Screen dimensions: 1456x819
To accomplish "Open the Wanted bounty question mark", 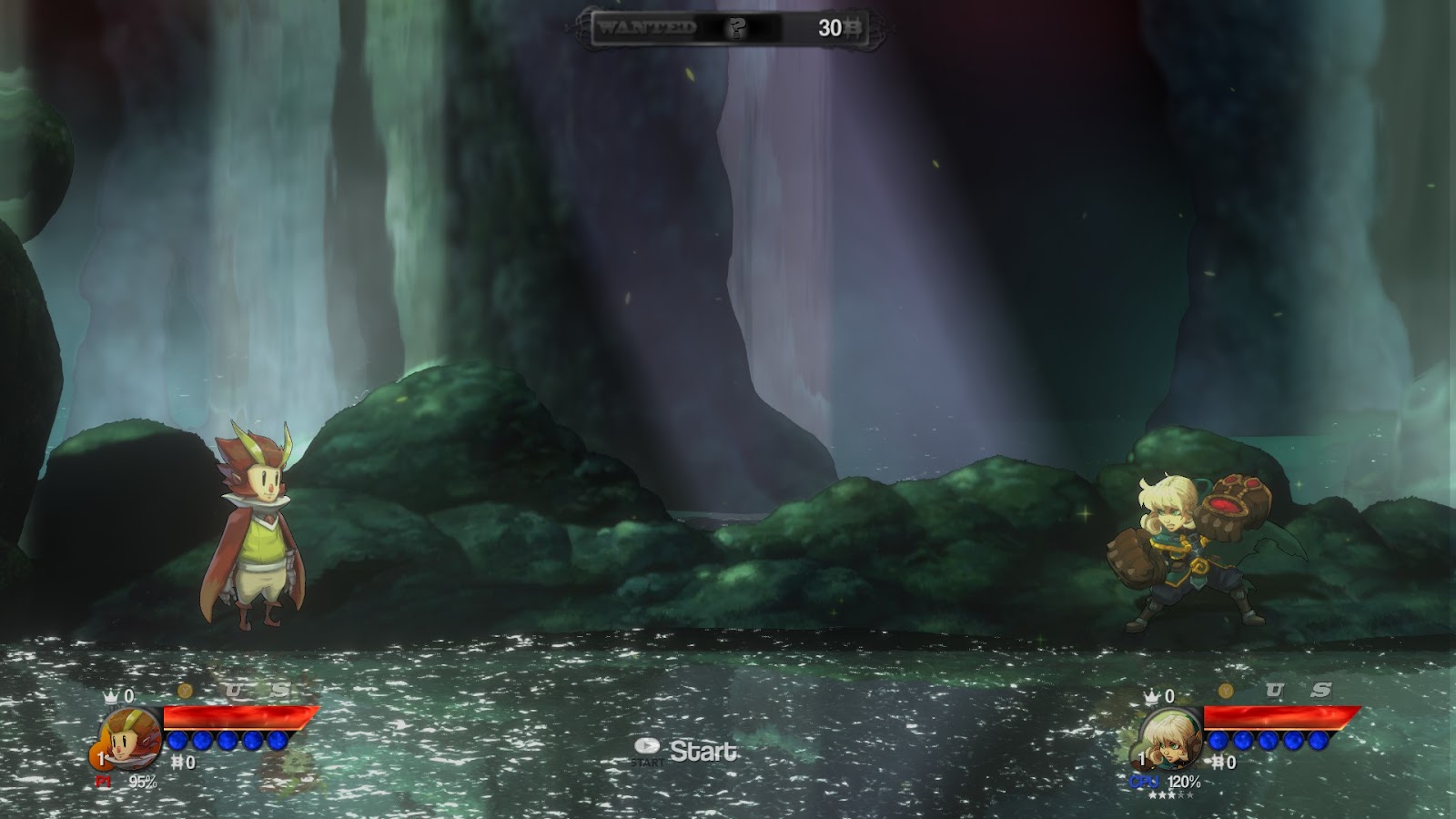I will 736,28.
